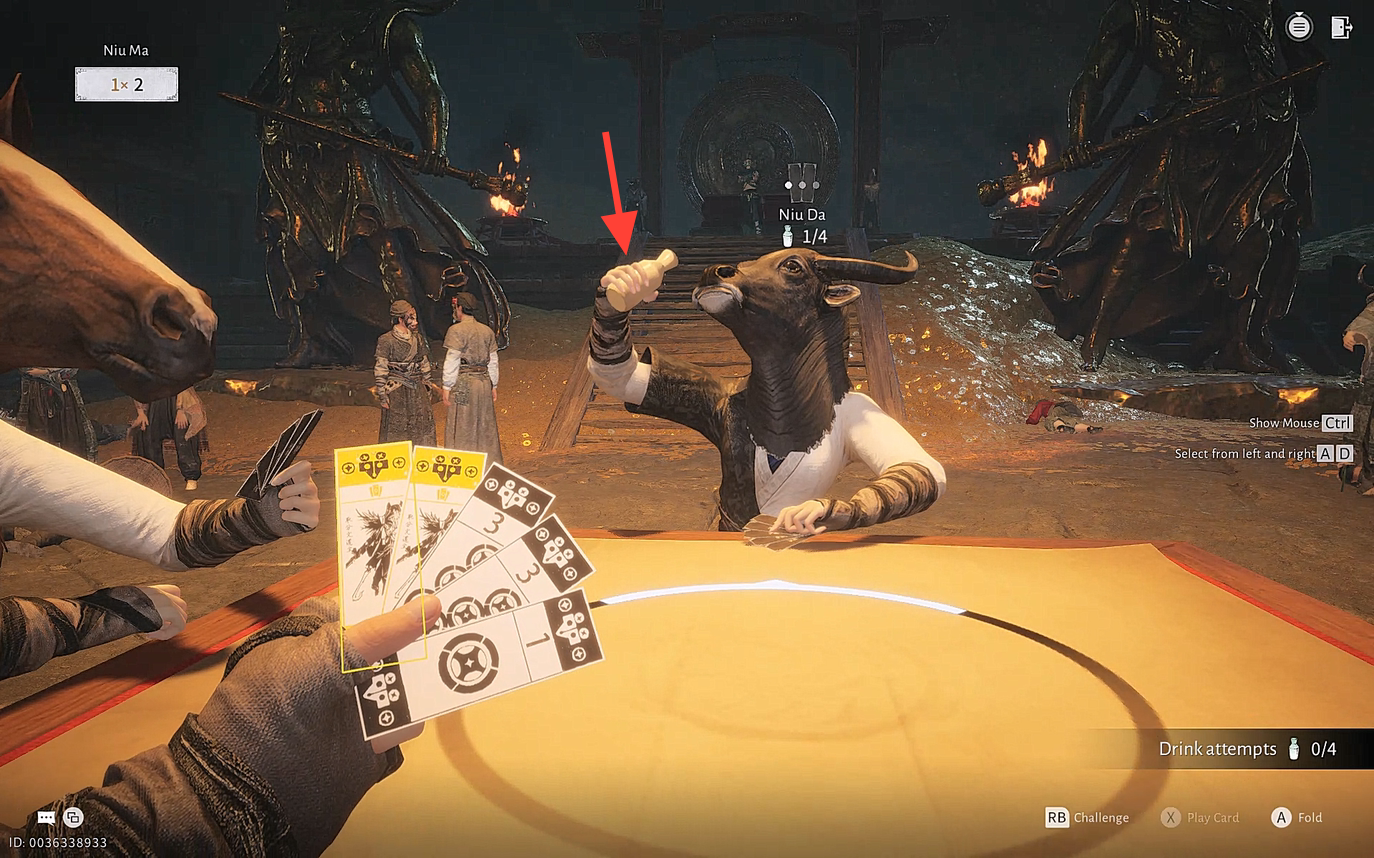Choose Fold to give up the round
The image size is (1374, 858).
(x=1296, y=817)
